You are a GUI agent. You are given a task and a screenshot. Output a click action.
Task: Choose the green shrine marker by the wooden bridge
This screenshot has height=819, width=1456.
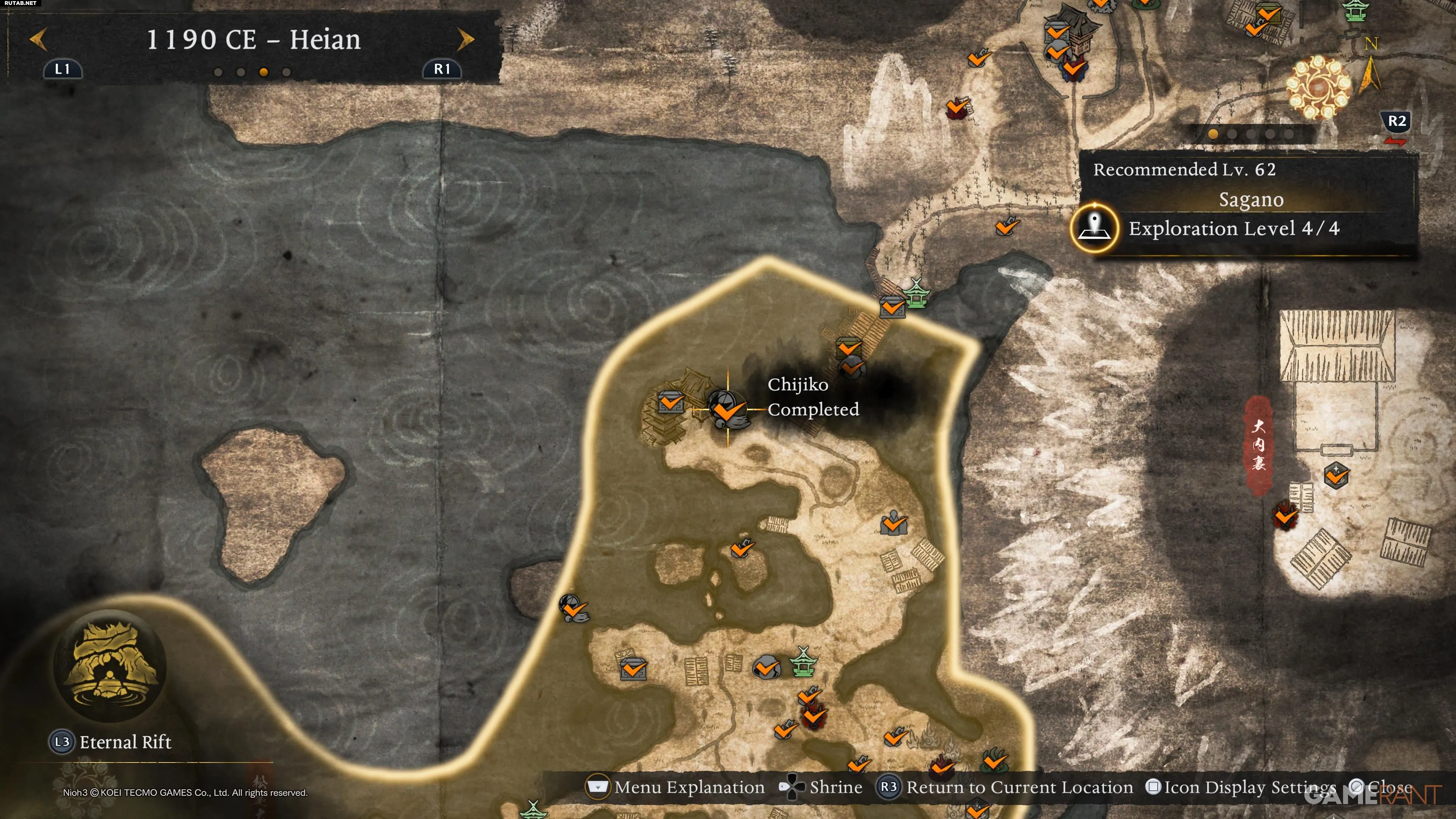[916, 293]
